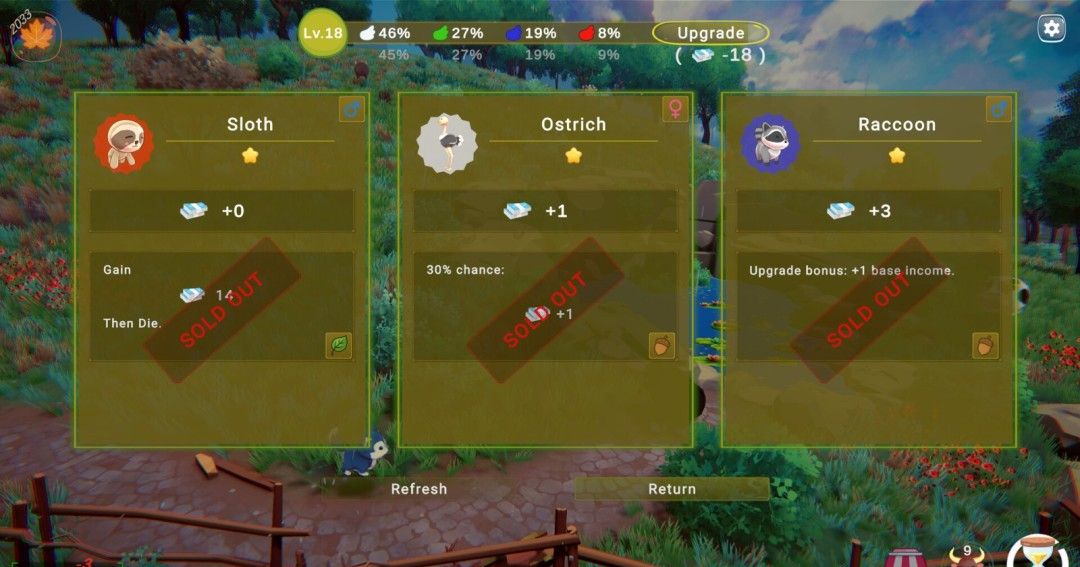Click the hourglass end turn icon
The height and width of the screenshot is (567, 1080).
(x=1039, y=553)
